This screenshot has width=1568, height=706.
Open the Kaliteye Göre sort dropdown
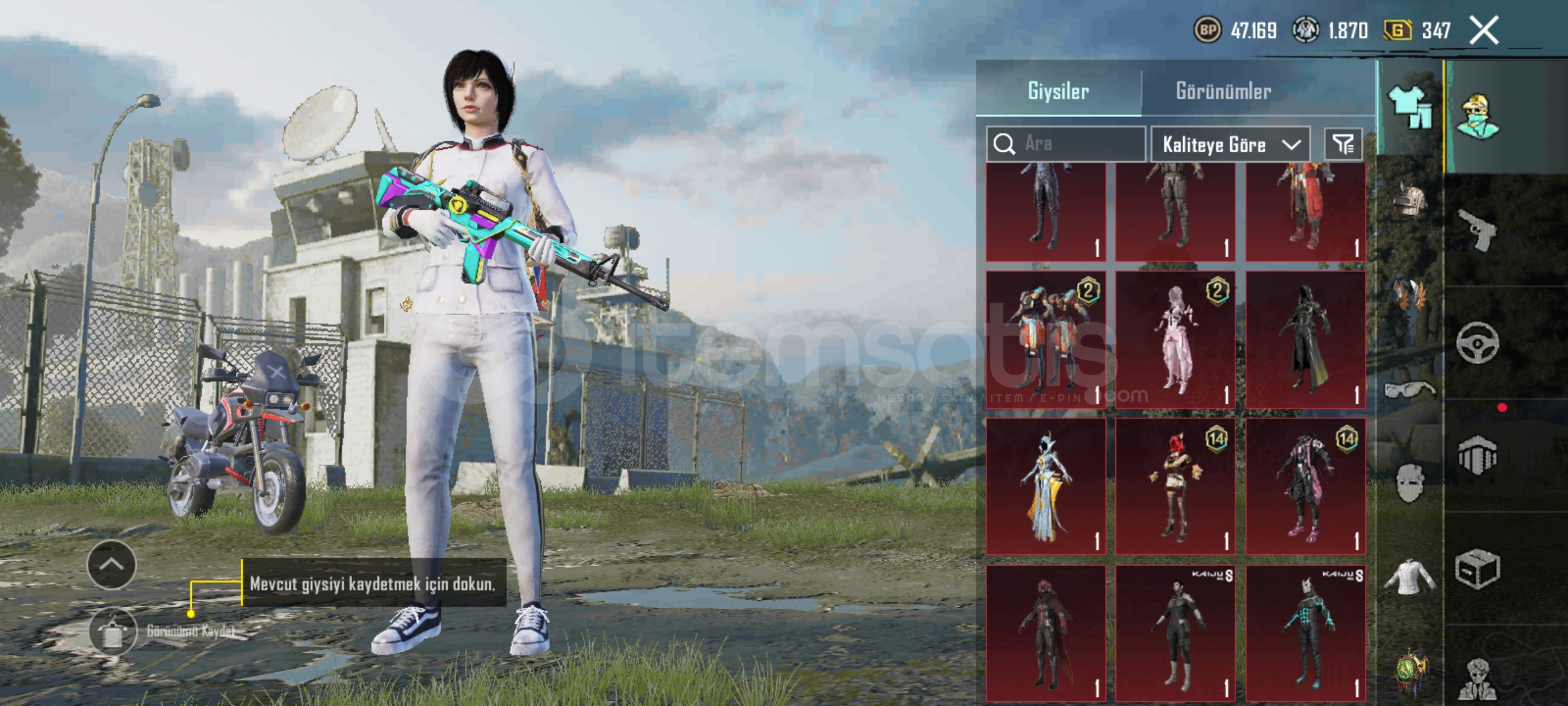pos(1230,144)
